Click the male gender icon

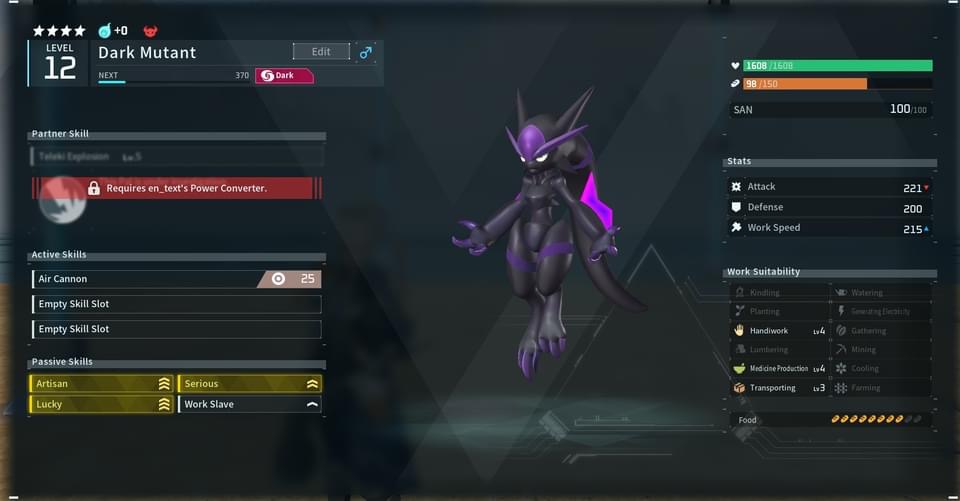click(x=366, y=52)
